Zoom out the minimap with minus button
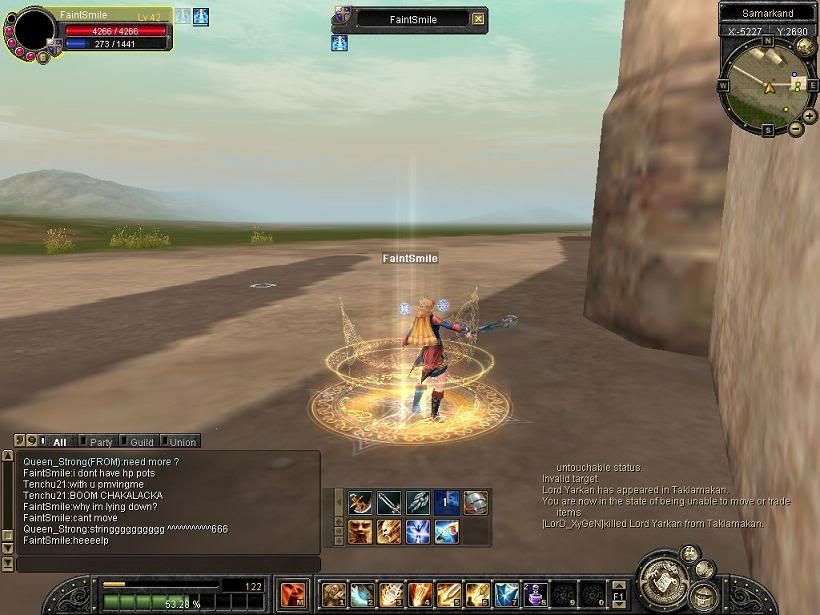This screenshot has height=615, width=820. [x=796, y=129]
